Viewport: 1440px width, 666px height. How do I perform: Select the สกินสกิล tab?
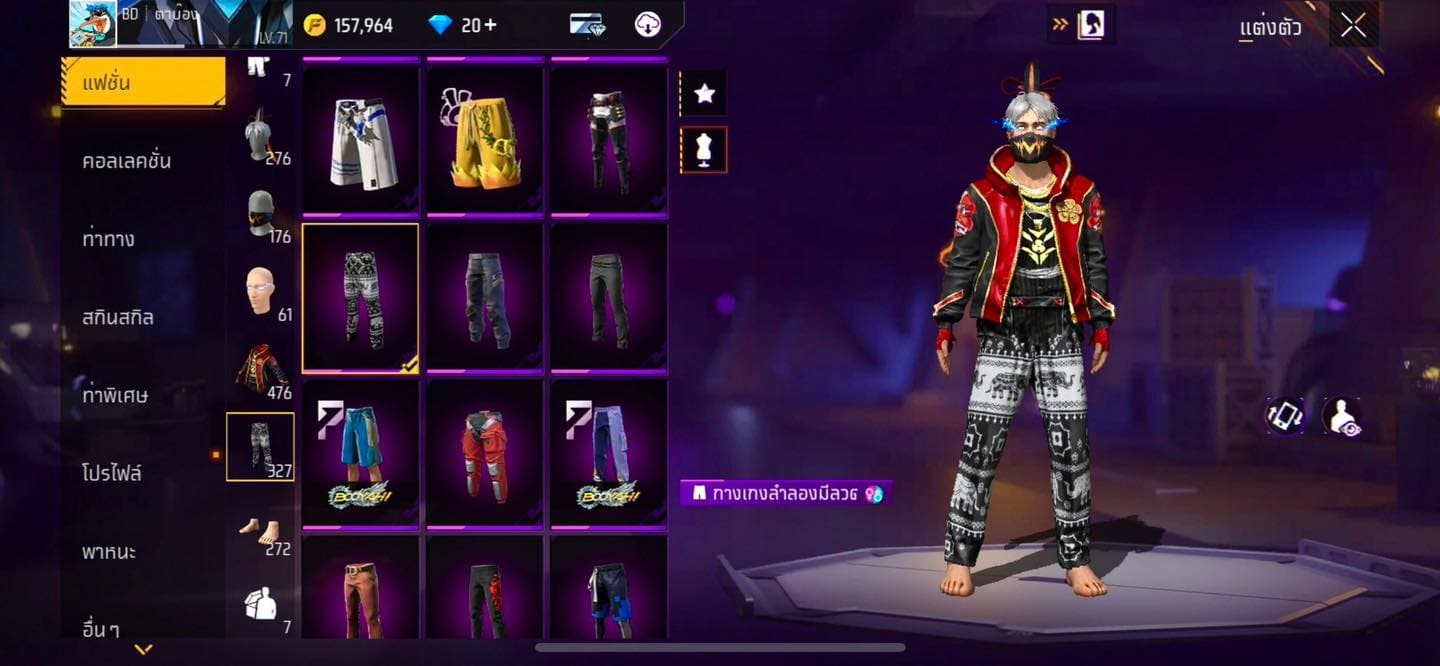[x=118, y=318]
